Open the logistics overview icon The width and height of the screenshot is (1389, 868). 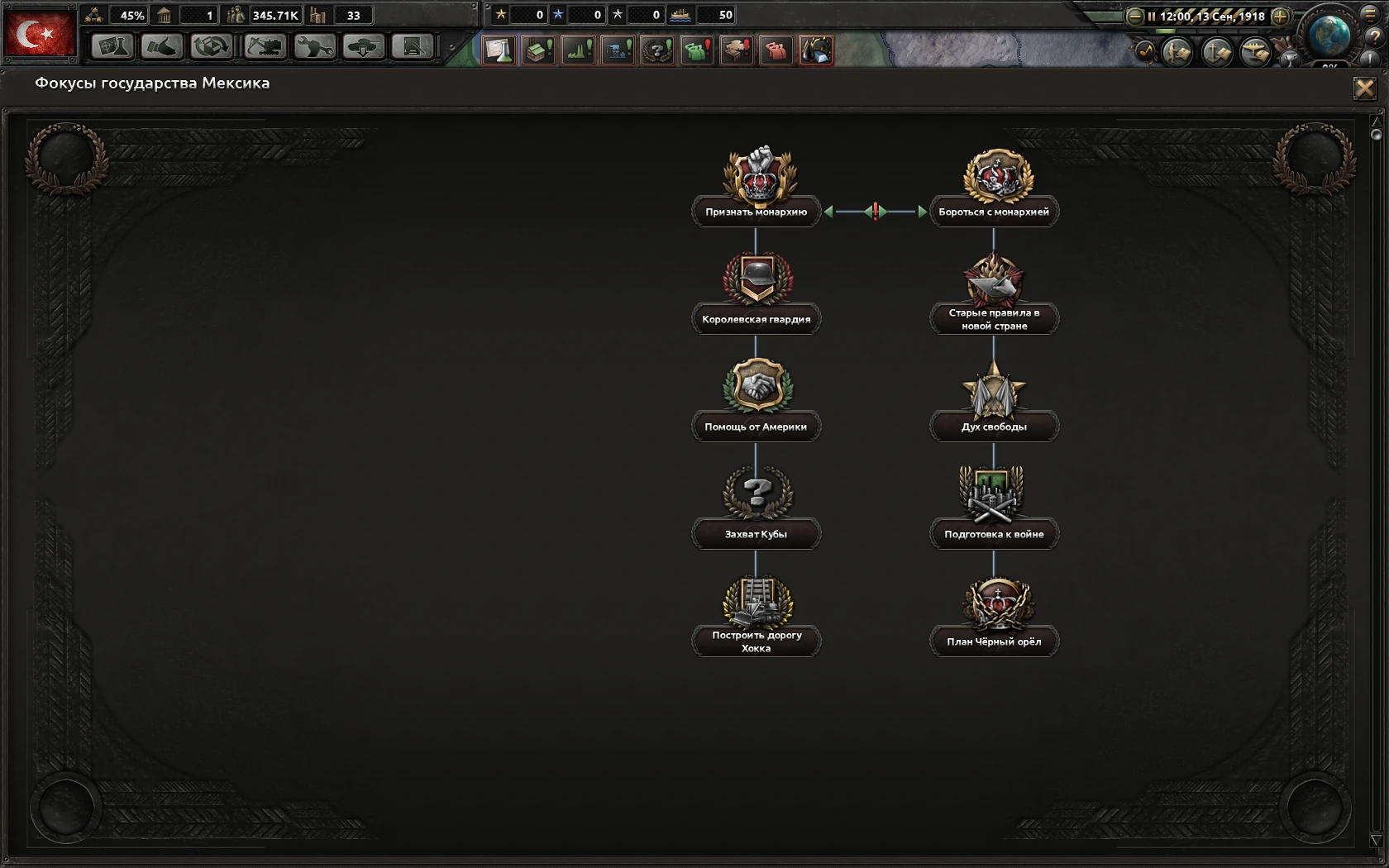click(412, 48)
